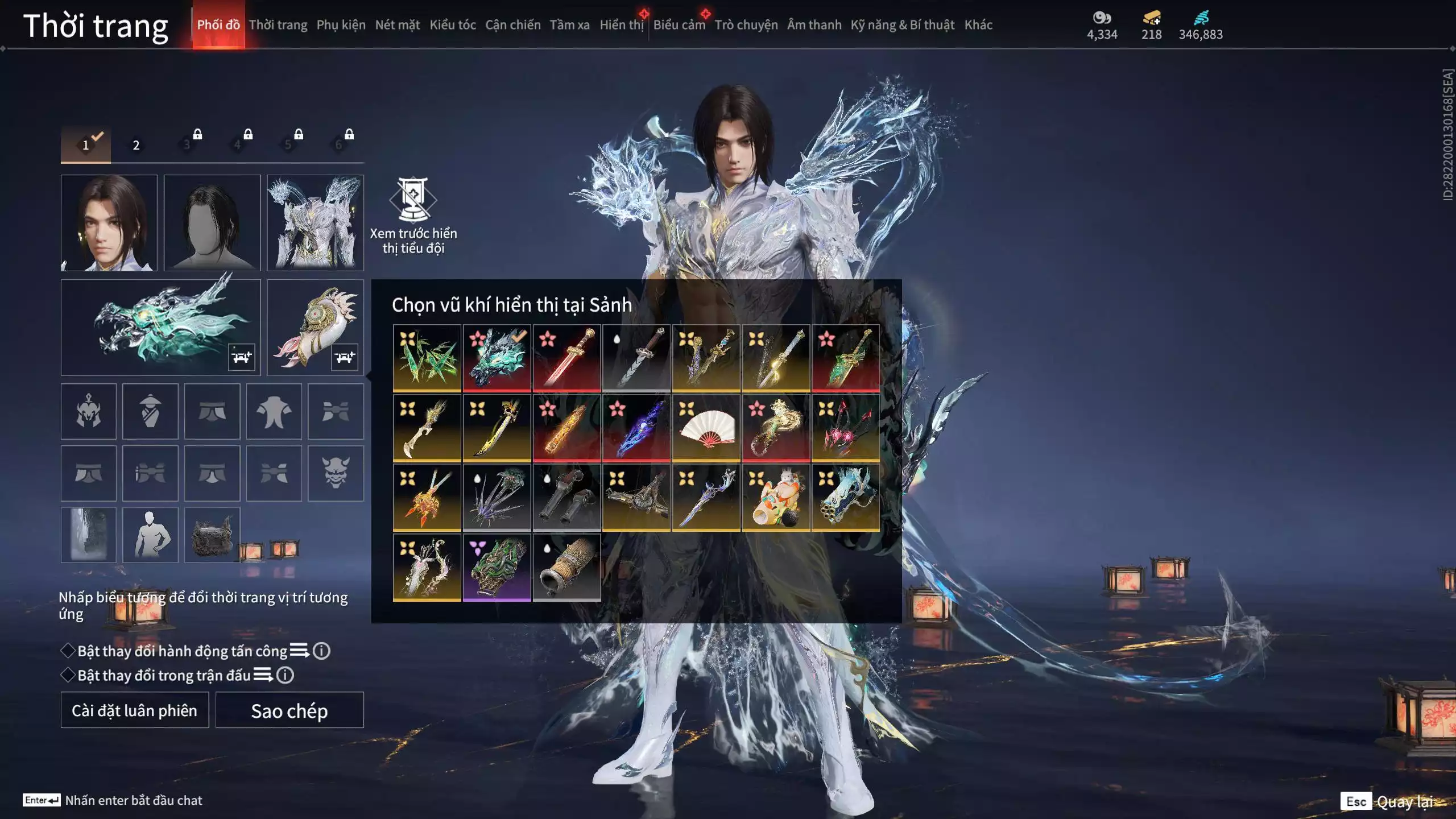Image resolution: width=1456 pixels, height=819 pixels.
Task: Switch to the Thời trang tab
Action: tap(278, 25)
